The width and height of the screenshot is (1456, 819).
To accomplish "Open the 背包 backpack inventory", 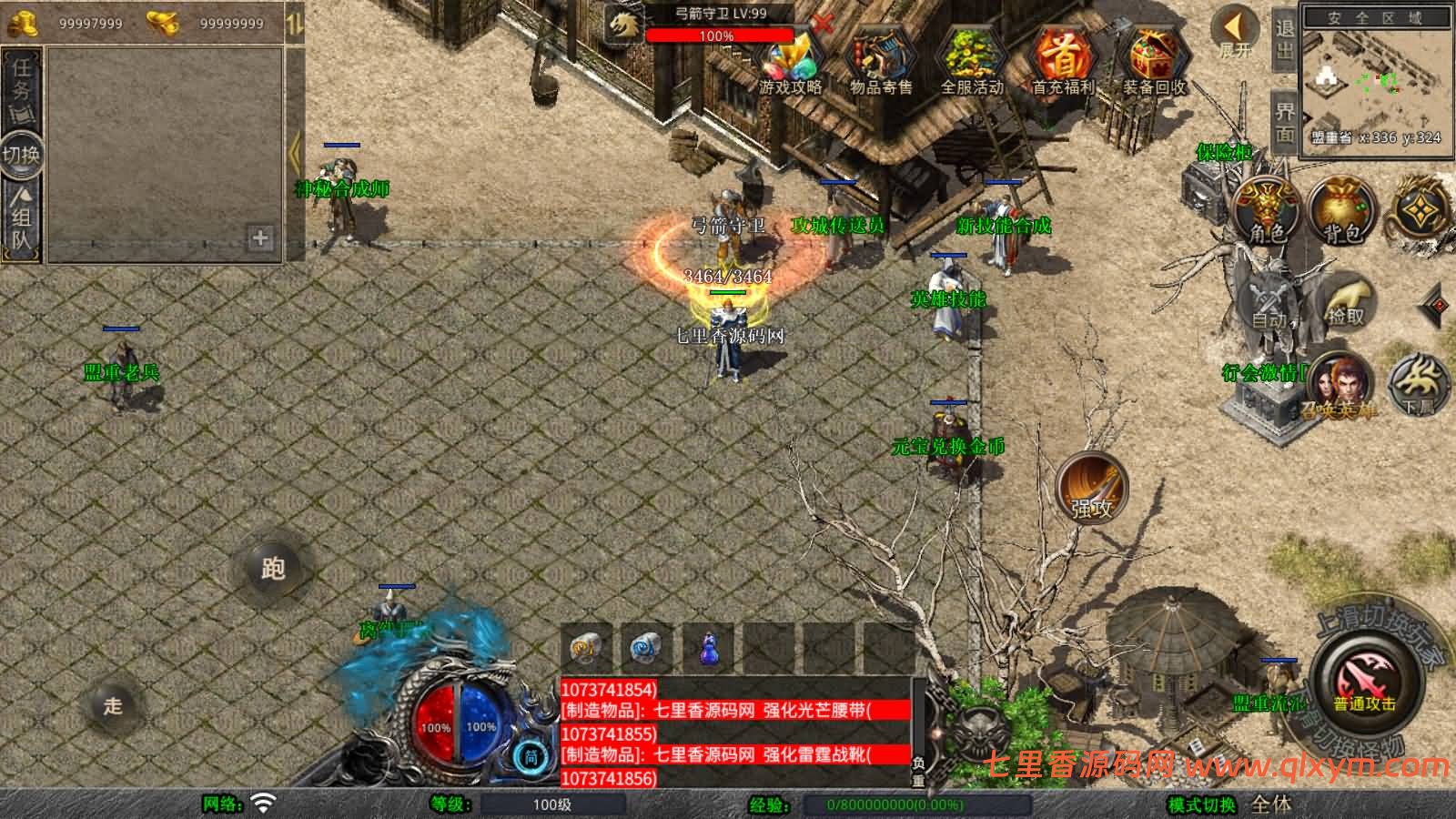I will click(x=1343, y=211).
